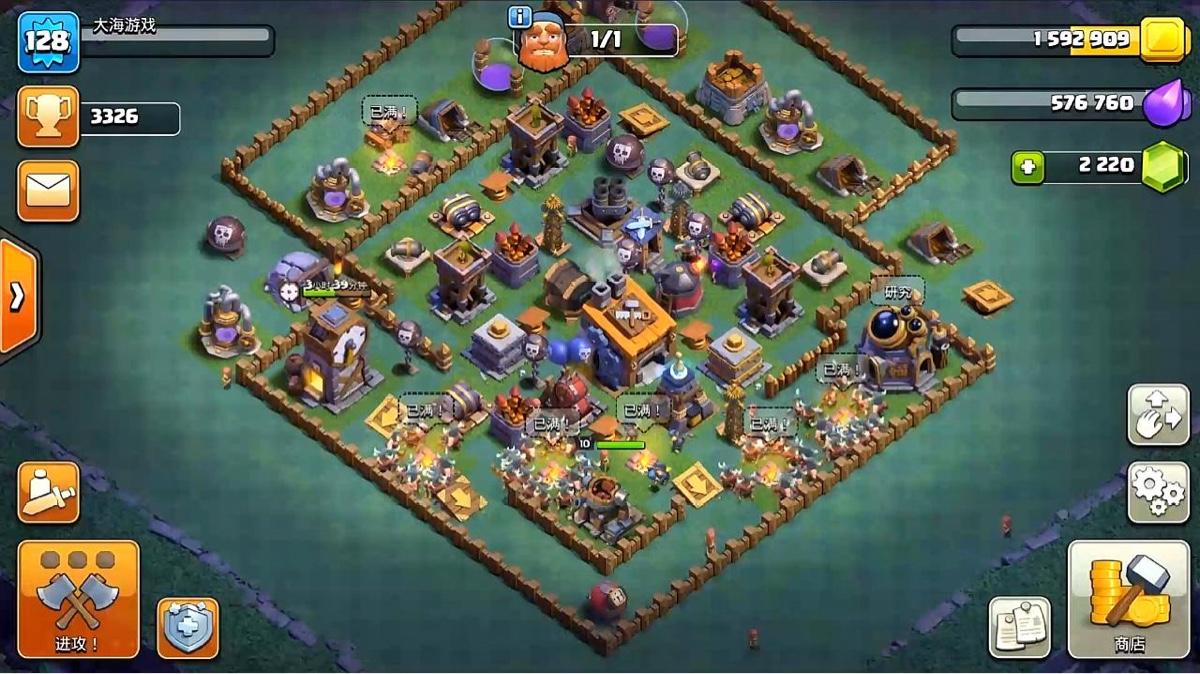Open the settings gears menu
The image size is (1200, 674).
point(1158,491)
